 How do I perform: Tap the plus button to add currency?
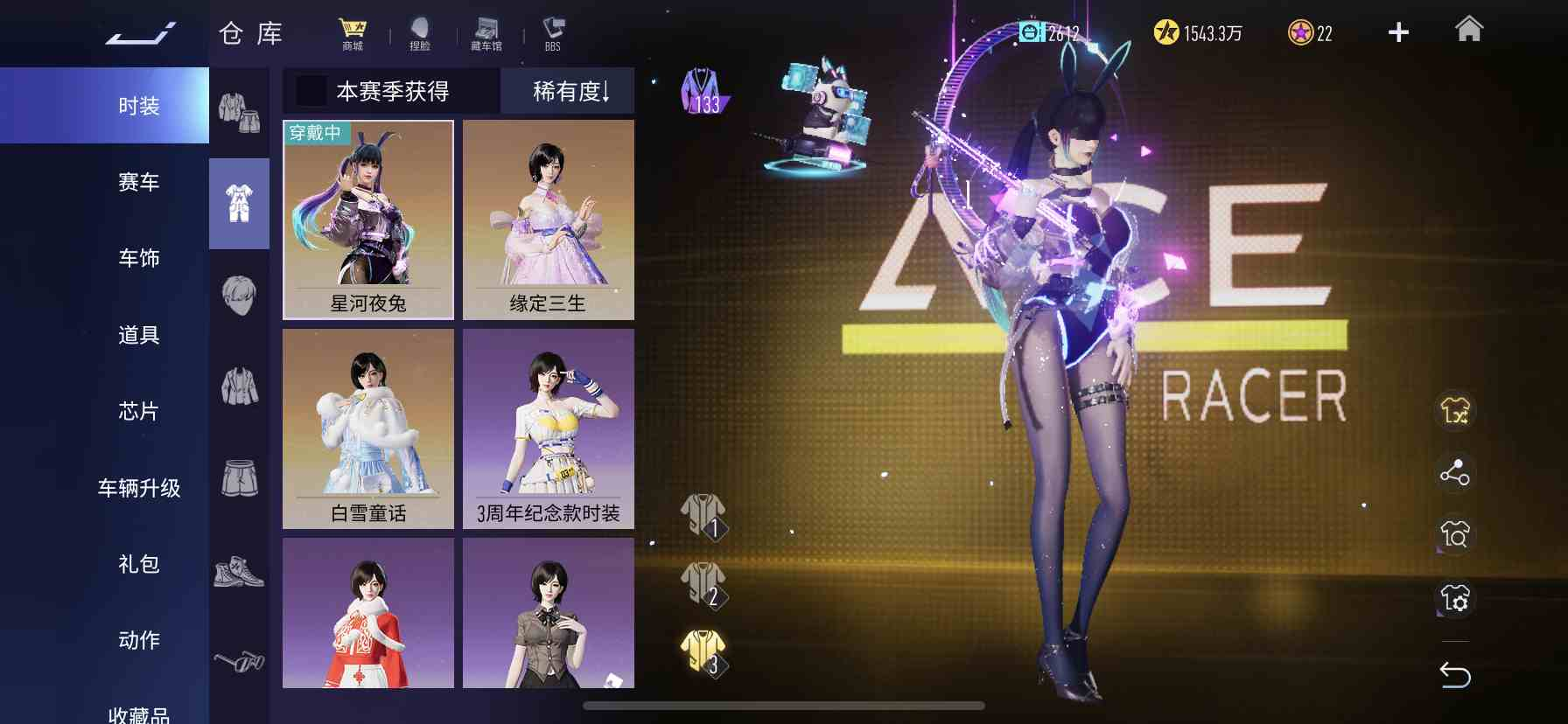(x=1398, y=32)
